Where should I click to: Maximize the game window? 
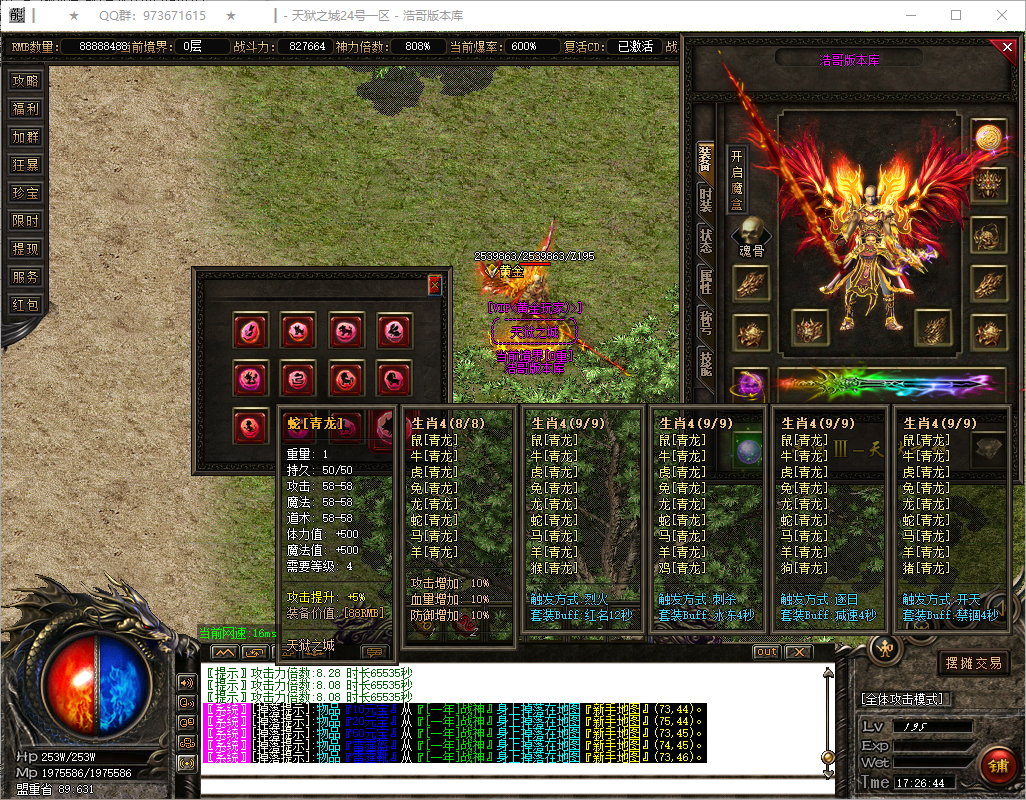pyautogui.click(x=955, y=16)
